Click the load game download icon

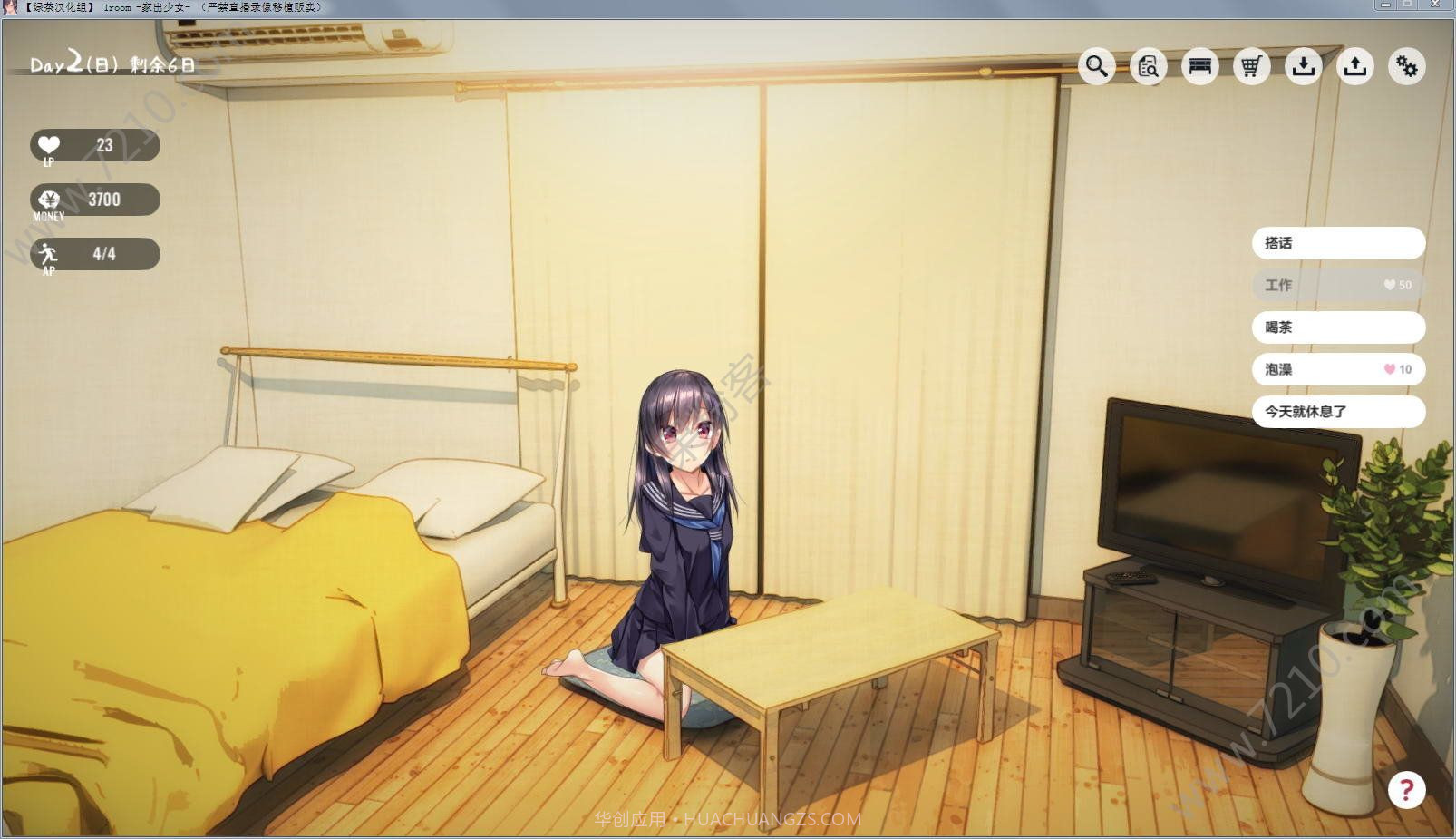pyautogui.click(x=1304, y=66)
